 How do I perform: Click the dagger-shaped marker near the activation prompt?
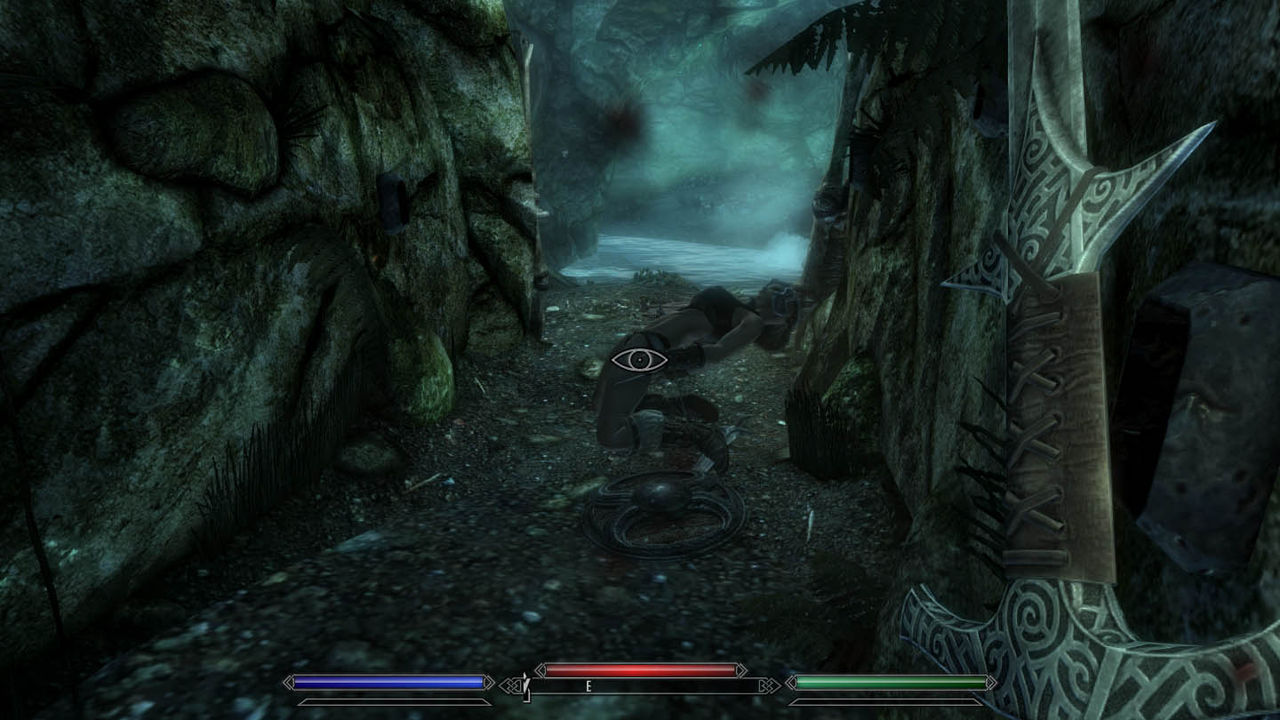(x=527, y=688)
